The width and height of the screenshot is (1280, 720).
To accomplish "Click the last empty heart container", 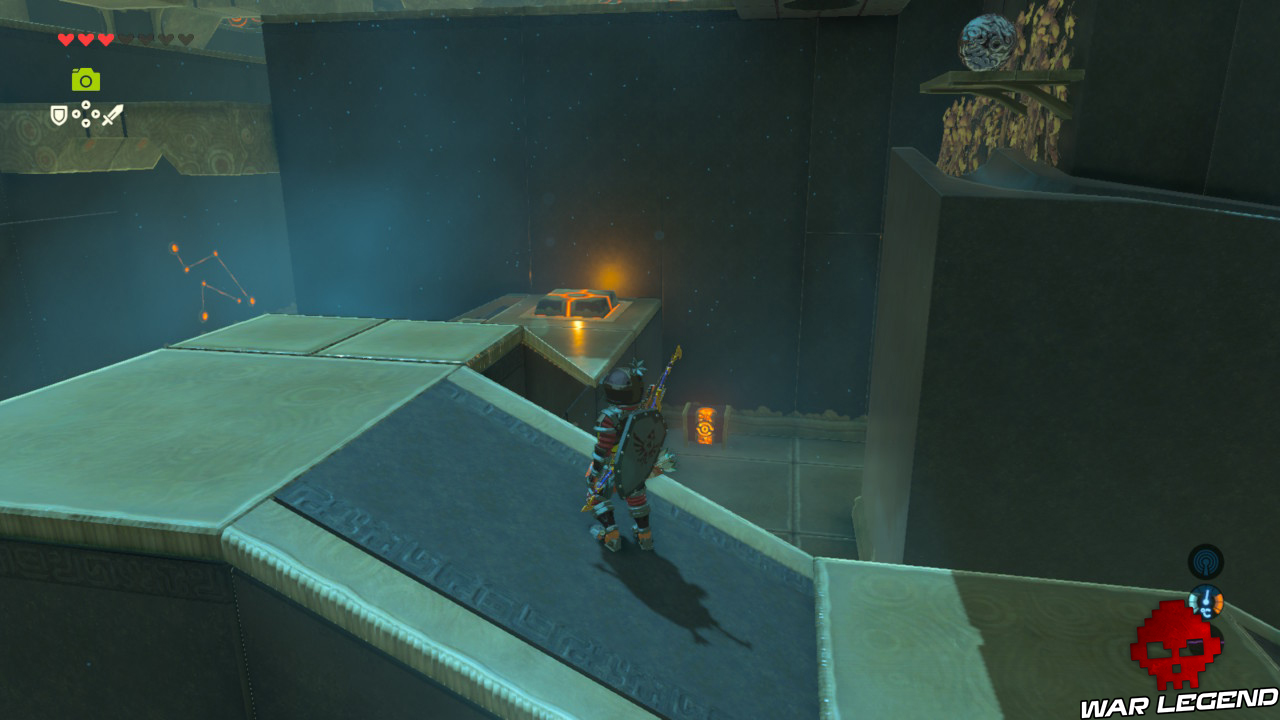I will point(184,39).
